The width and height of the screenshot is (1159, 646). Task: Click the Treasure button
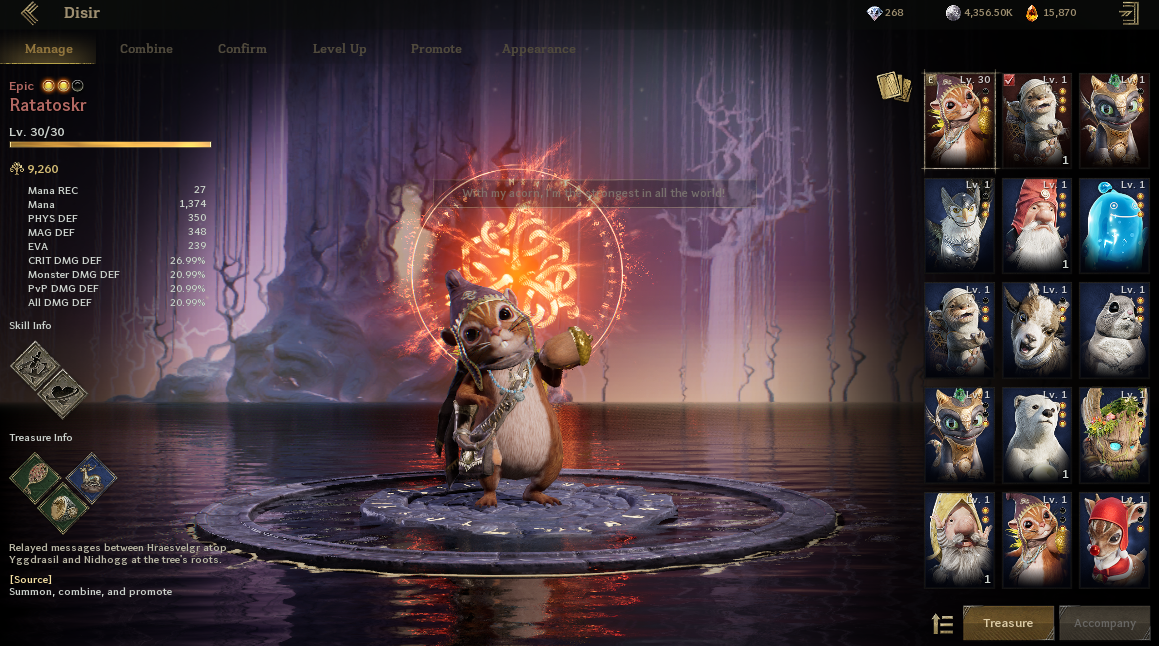click(x=1008, y=623)
